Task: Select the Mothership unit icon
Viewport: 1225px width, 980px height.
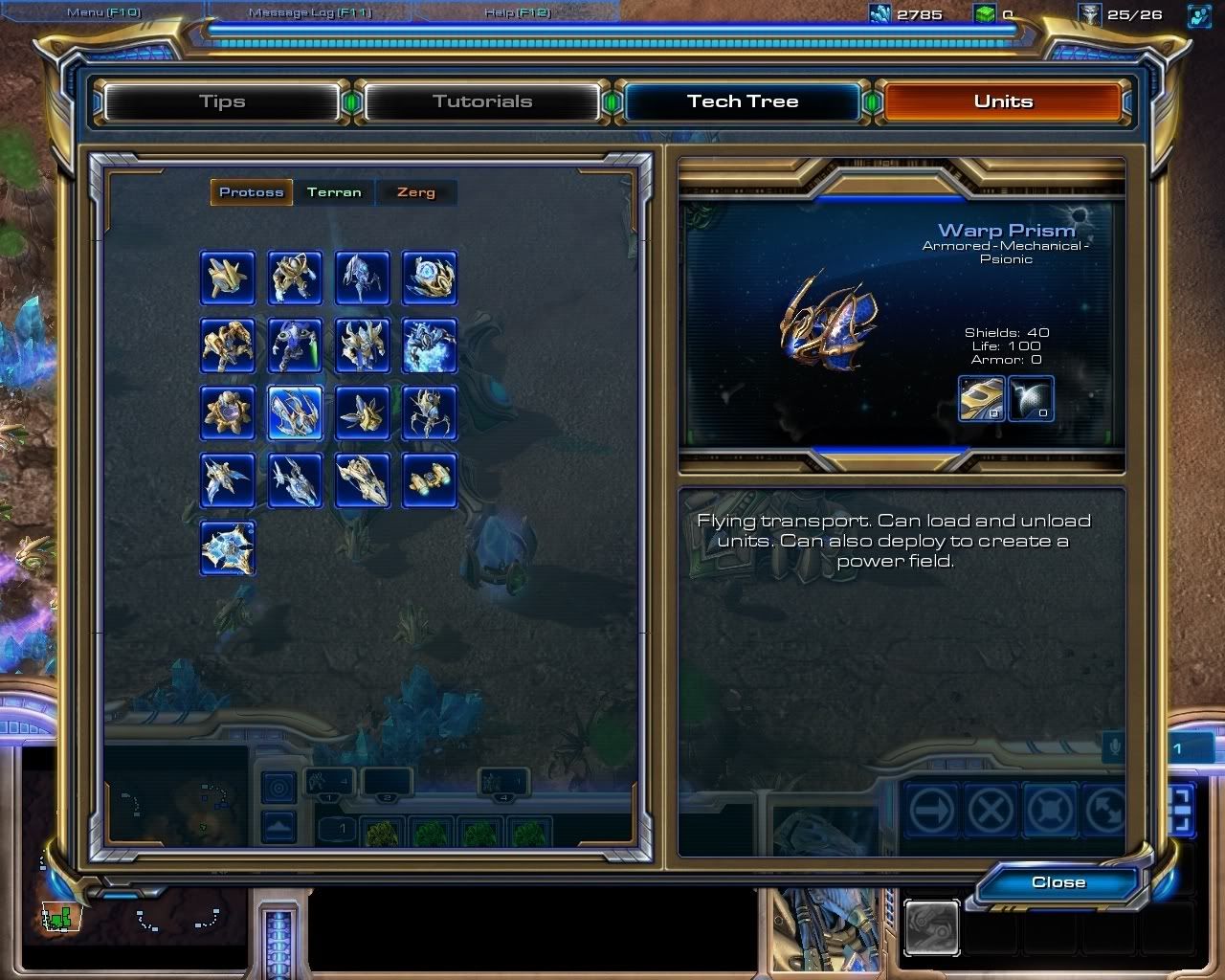Action: pyautogui.click(x=228, y=548)
